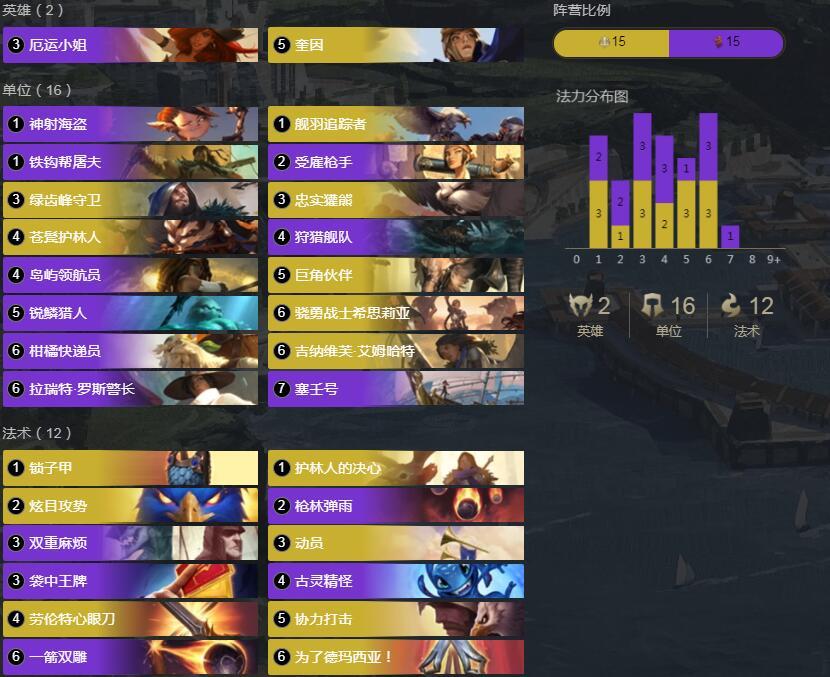Open the 神射海盗 unit card
The height and width of the screenshot is (677, 830).
click(x=130, y=124)
